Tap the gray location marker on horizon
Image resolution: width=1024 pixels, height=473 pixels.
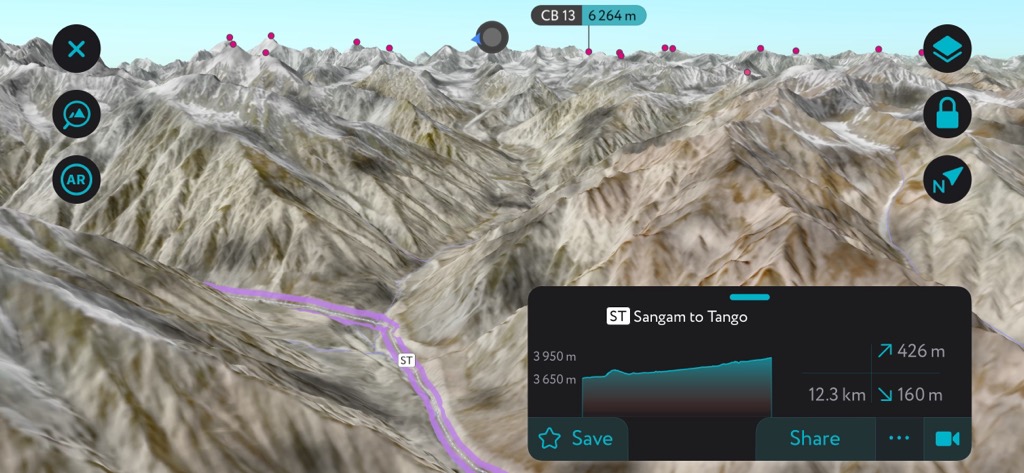pos(492,37)
